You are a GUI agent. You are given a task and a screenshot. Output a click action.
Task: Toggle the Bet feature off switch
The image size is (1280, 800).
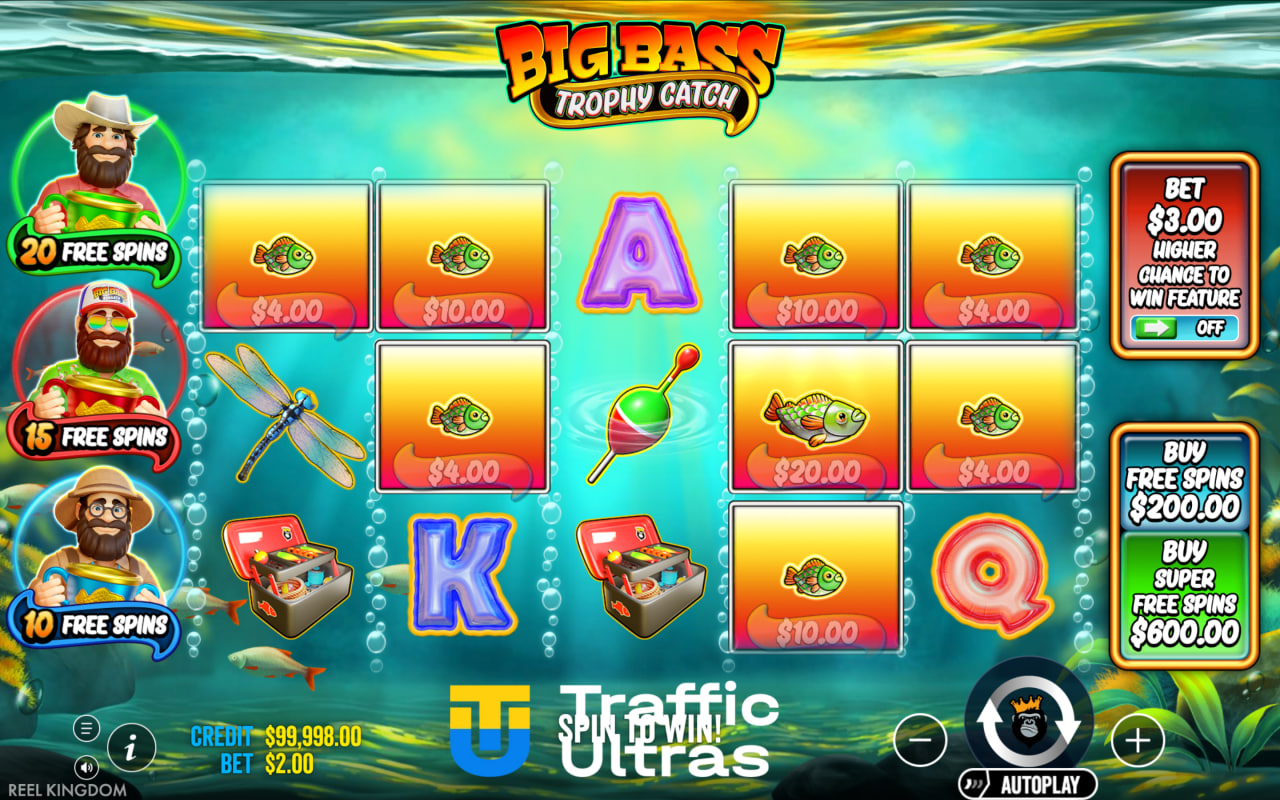(x=1185, y=327)
